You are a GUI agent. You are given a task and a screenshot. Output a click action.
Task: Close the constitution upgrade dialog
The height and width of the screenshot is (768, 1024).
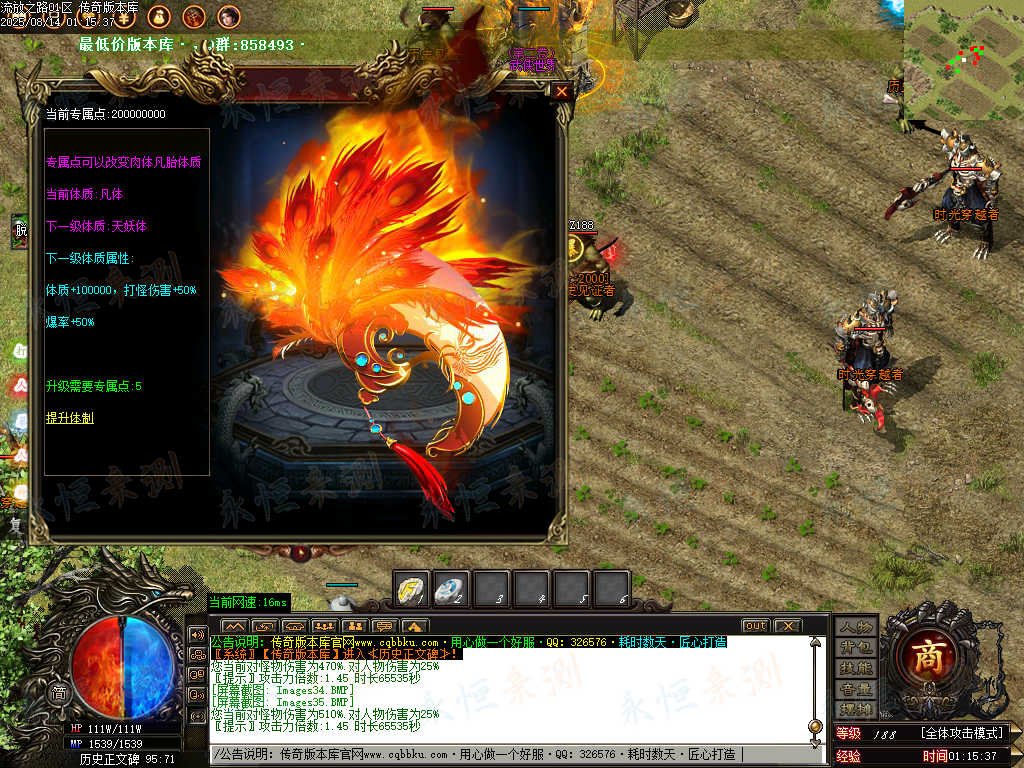(562, 92)
